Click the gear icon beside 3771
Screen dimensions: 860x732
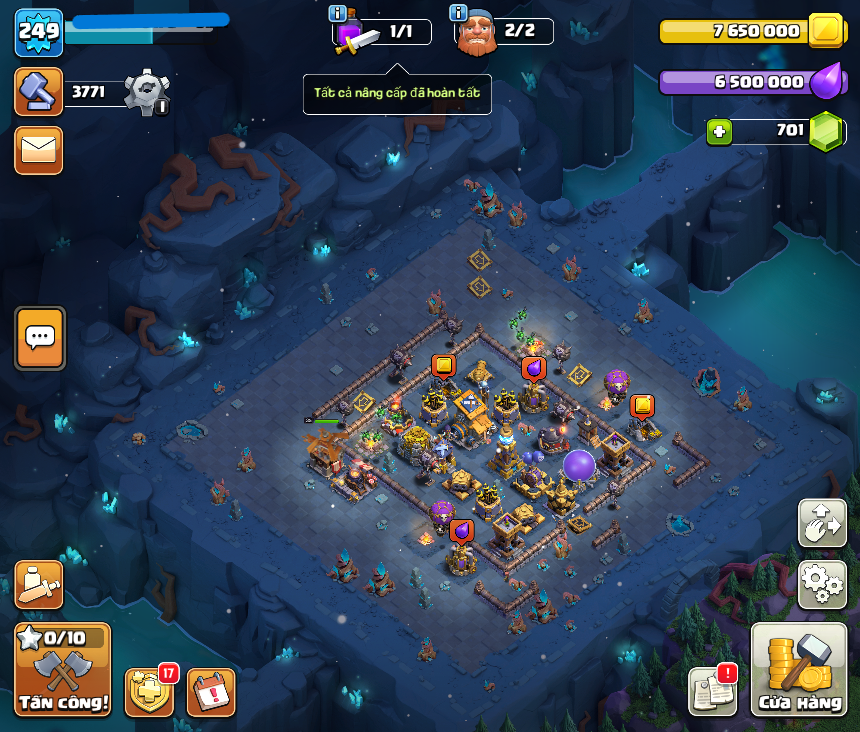point(145,92)
